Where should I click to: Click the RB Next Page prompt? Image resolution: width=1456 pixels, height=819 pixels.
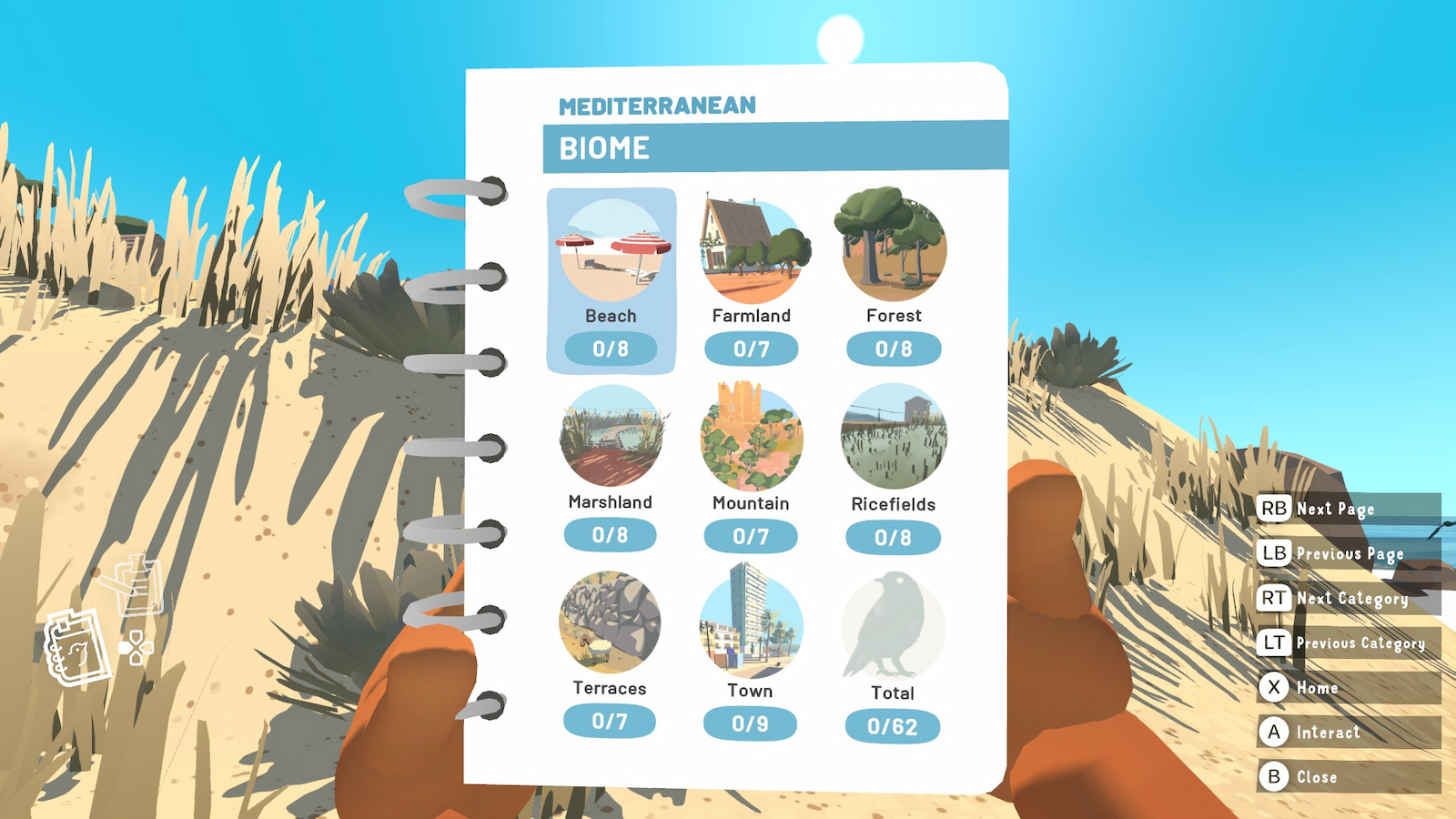tap(1319, 509)
